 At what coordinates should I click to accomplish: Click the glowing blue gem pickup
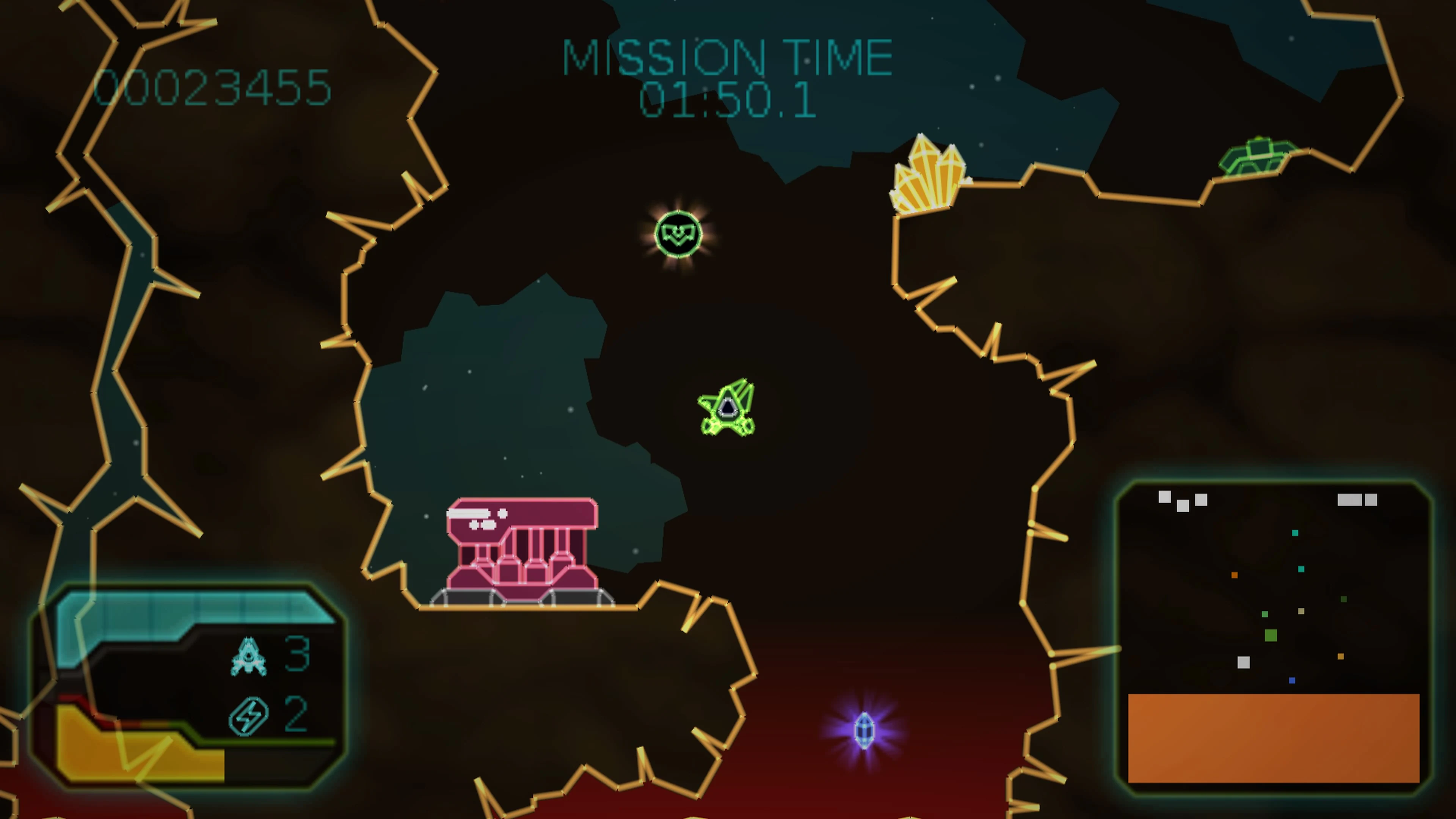tap(865, 730)
